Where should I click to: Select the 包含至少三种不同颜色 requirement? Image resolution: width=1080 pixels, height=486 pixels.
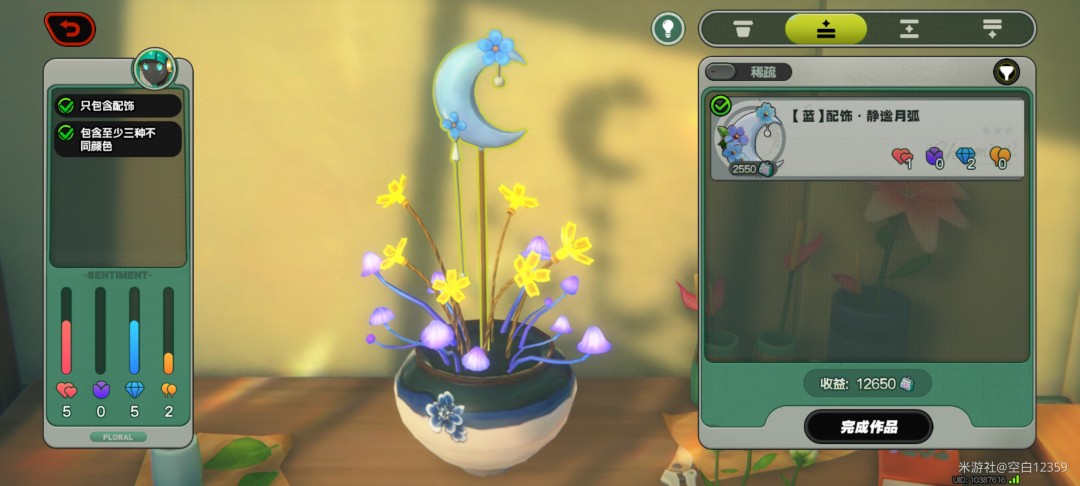point(118,139)
